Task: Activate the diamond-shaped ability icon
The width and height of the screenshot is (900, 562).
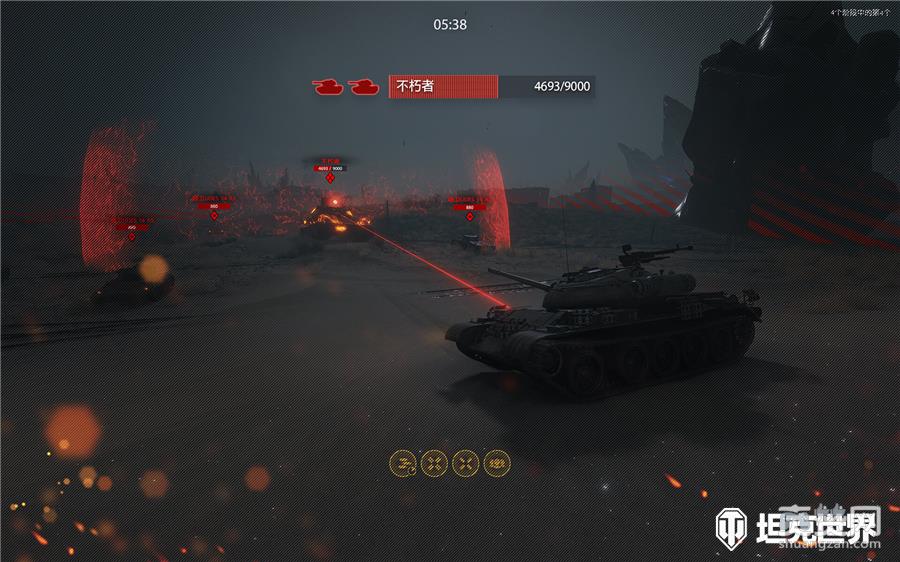Action: 497,462
